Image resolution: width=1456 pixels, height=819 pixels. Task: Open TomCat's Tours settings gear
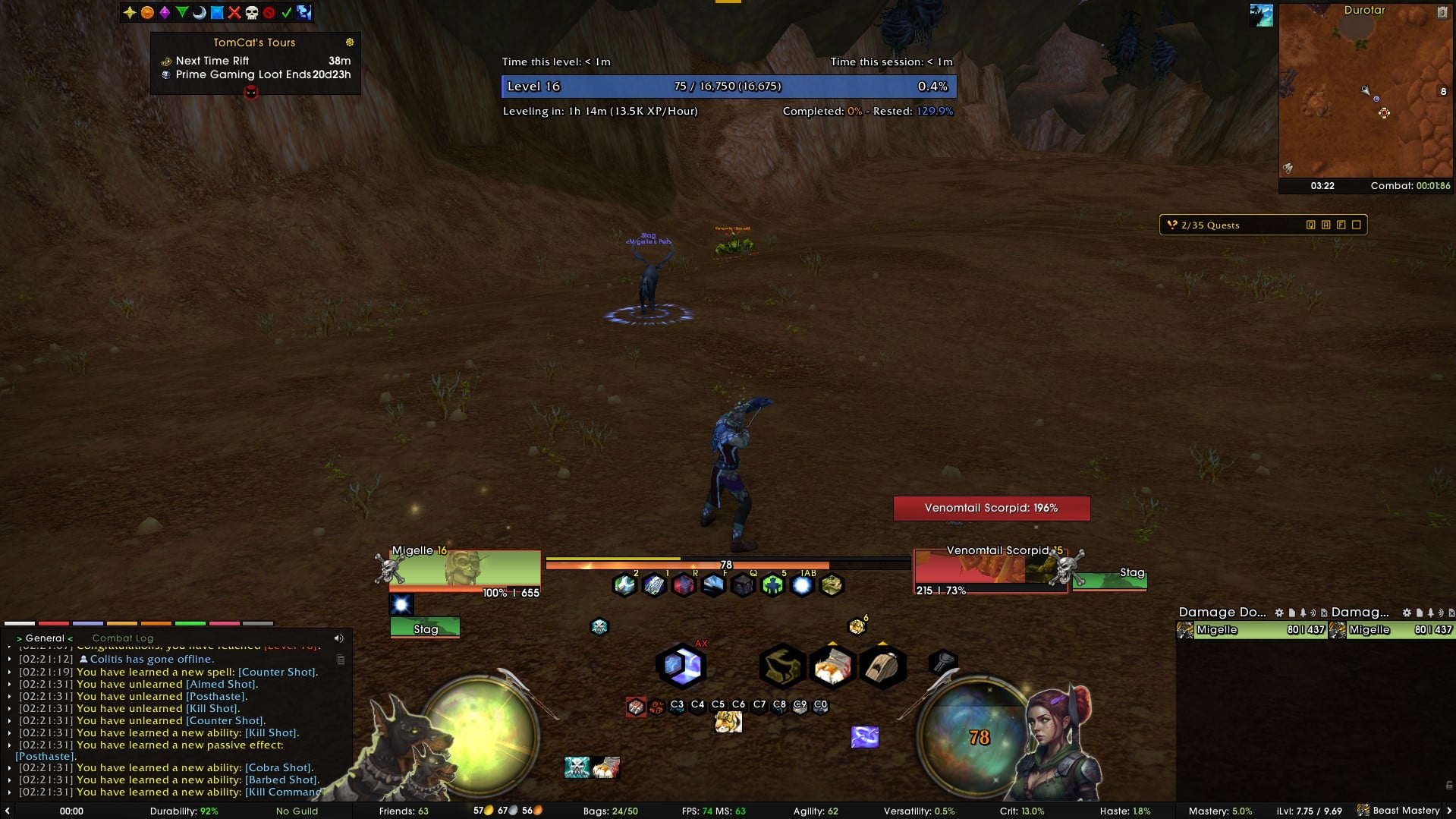pyautogui.click(x=350, y=43)
